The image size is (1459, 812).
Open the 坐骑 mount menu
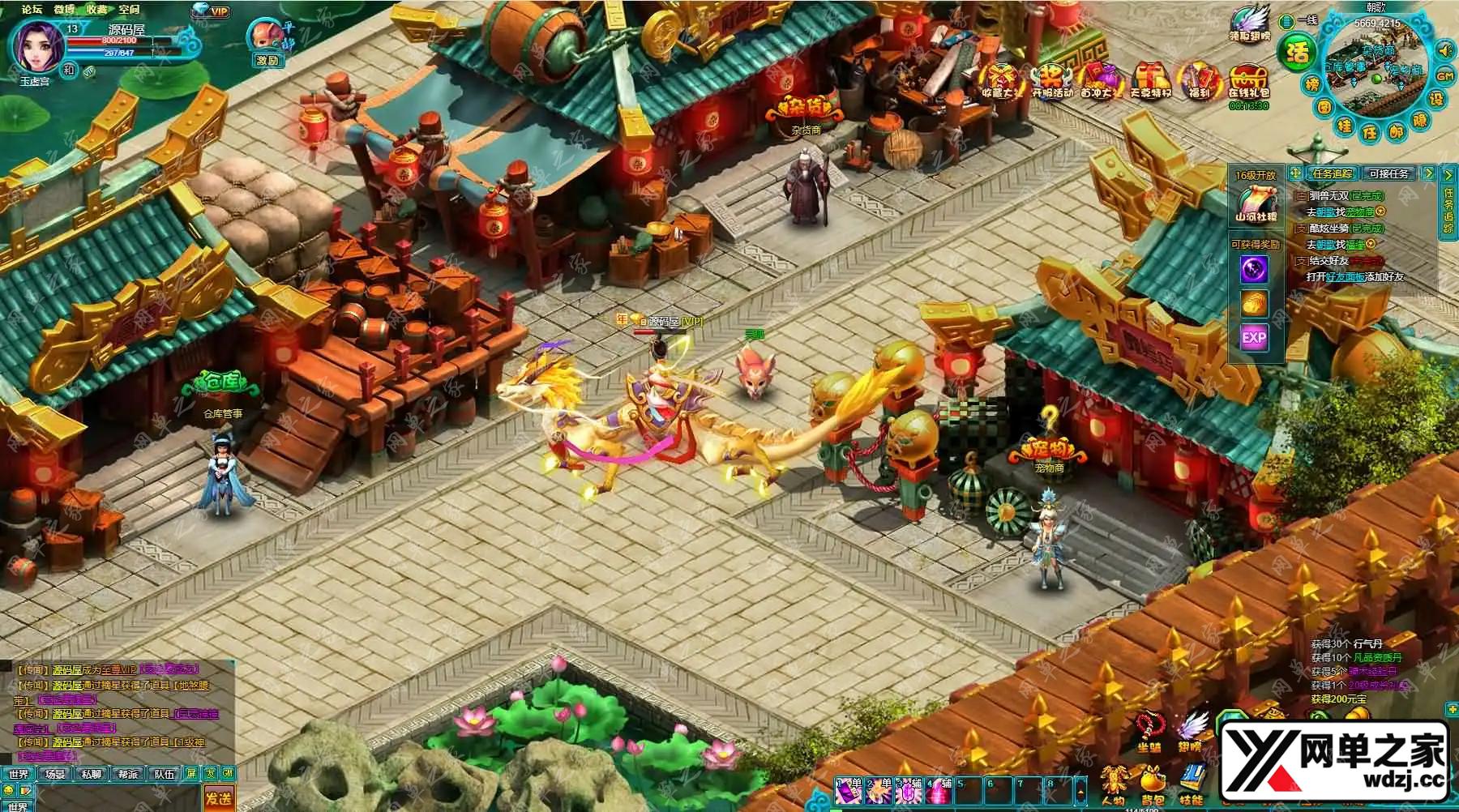[1149, 732]
